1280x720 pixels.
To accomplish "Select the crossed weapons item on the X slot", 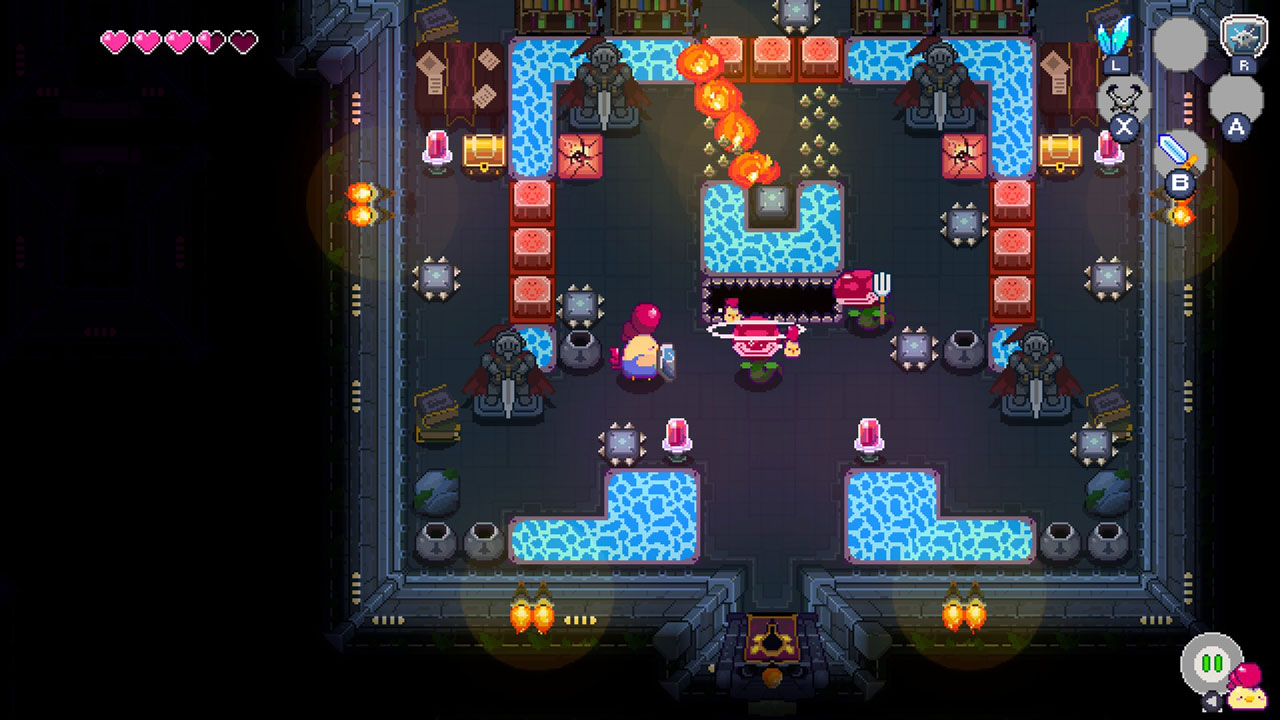I will pyautogui.click(x=1122, y=95).
